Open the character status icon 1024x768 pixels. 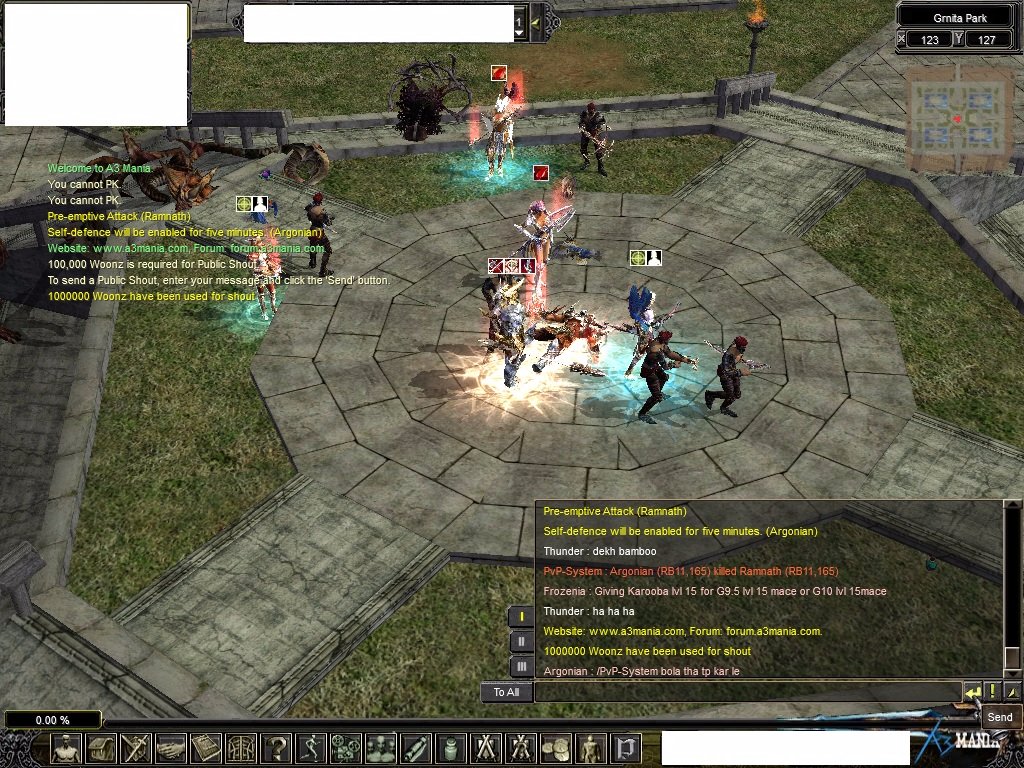coord(67,748)
